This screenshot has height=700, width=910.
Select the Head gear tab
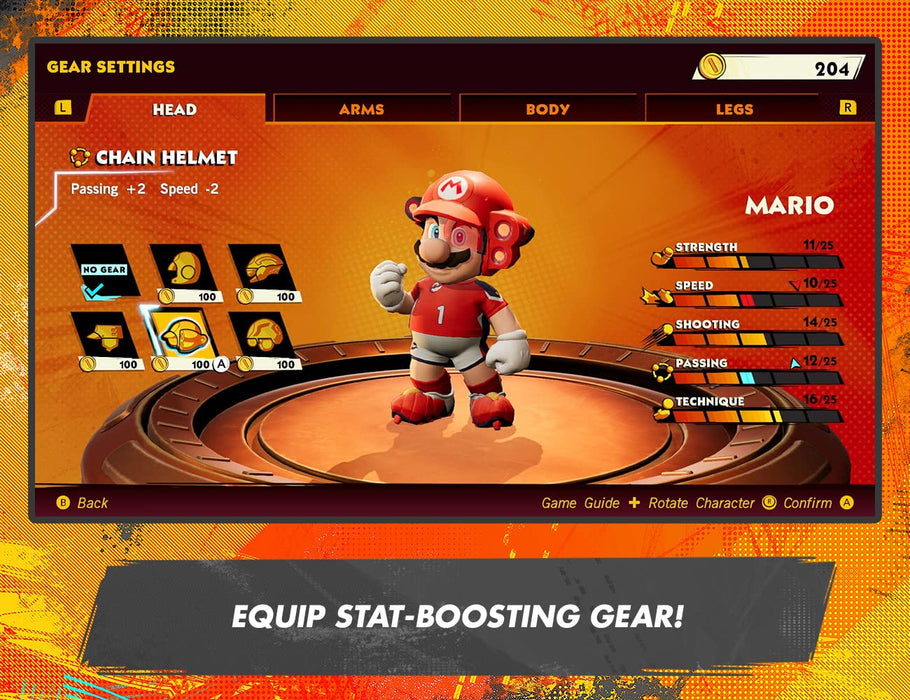pyautogui.click(x=175, y=109)
